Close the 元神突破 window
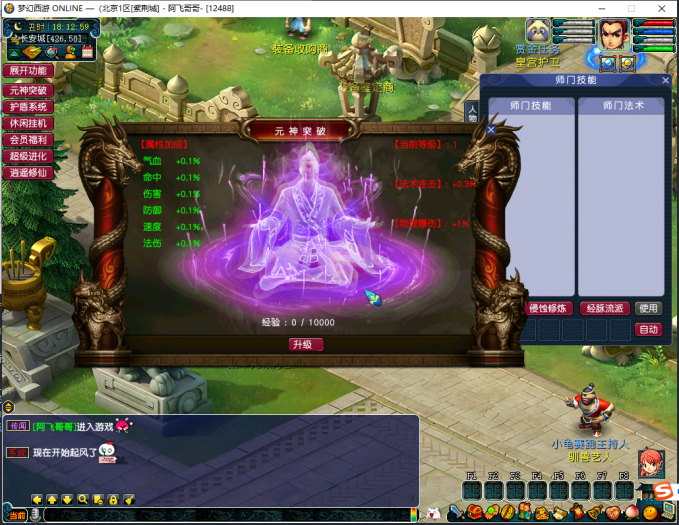Viewport: 679px width, 525px height. click(491, 130)
